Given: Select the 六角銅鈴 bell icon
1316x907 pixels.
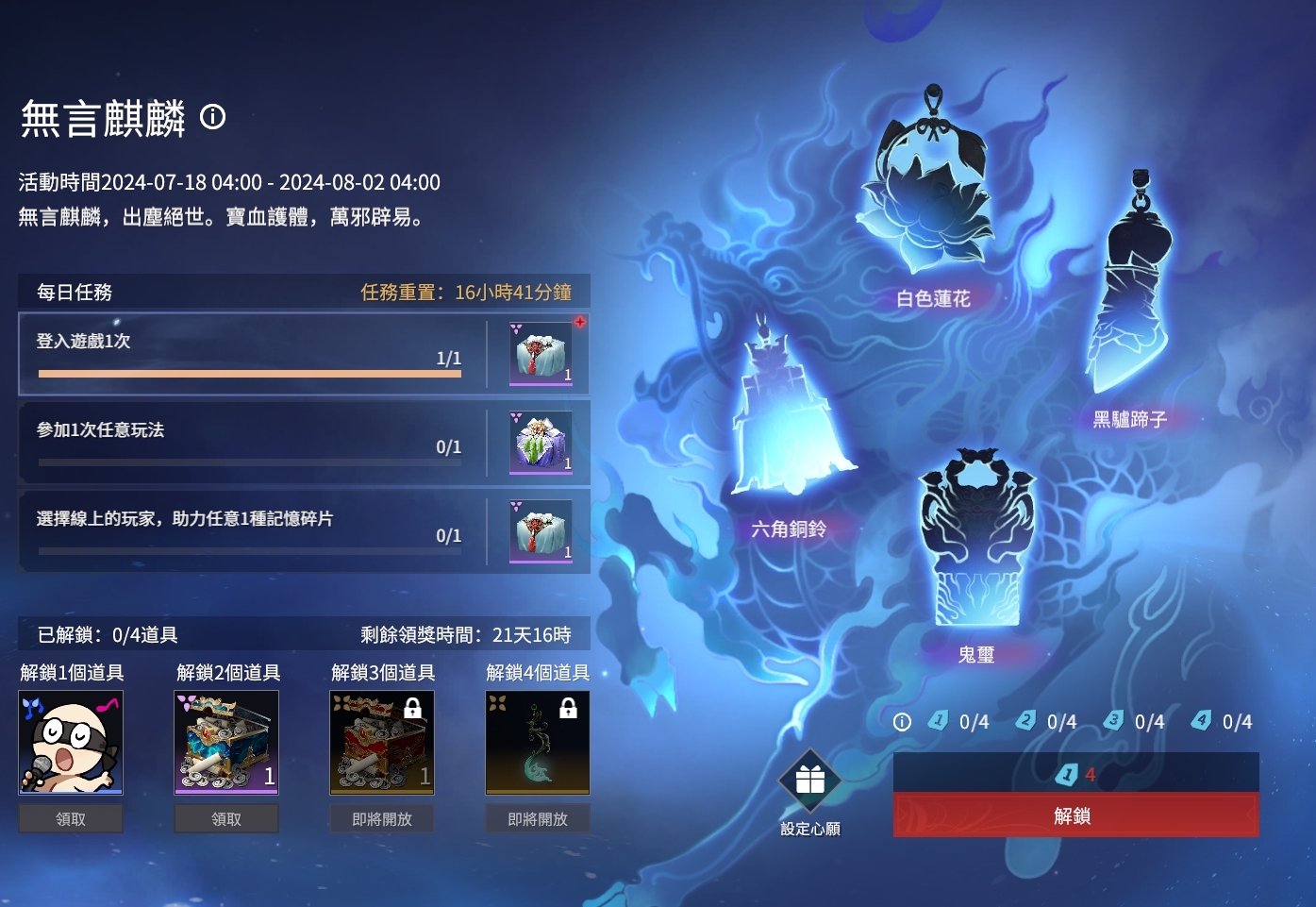Looking at the screenshot, I should tap(792, 415).
